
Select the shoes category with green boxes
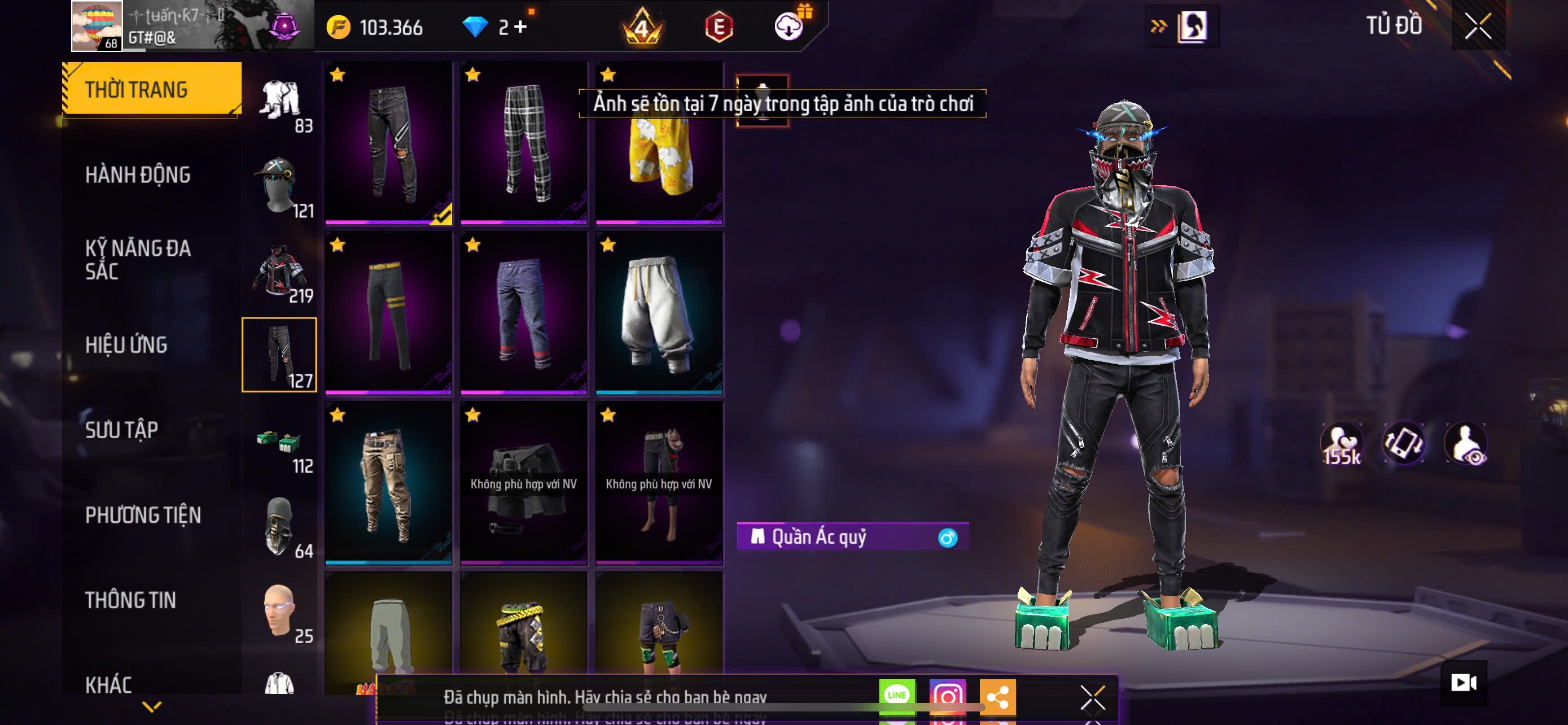[279, 441]
